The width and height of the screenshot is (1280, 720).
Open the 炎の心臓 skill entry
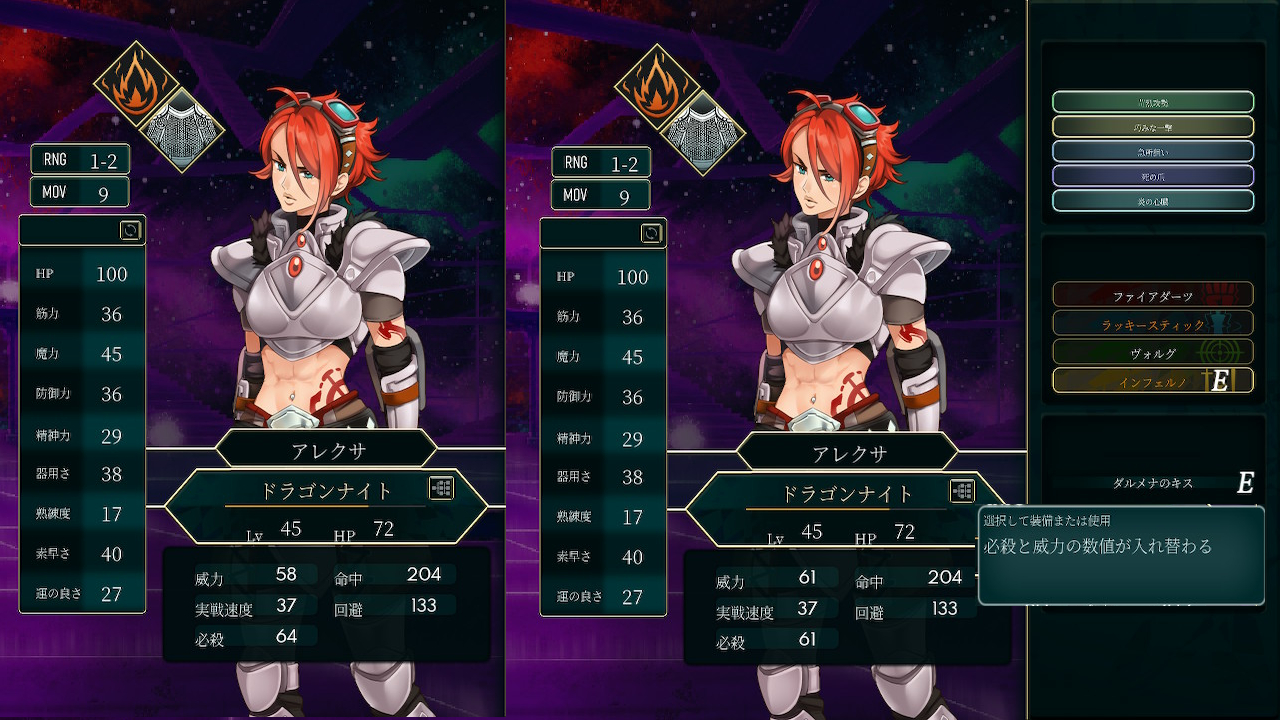coord(1152,200)
